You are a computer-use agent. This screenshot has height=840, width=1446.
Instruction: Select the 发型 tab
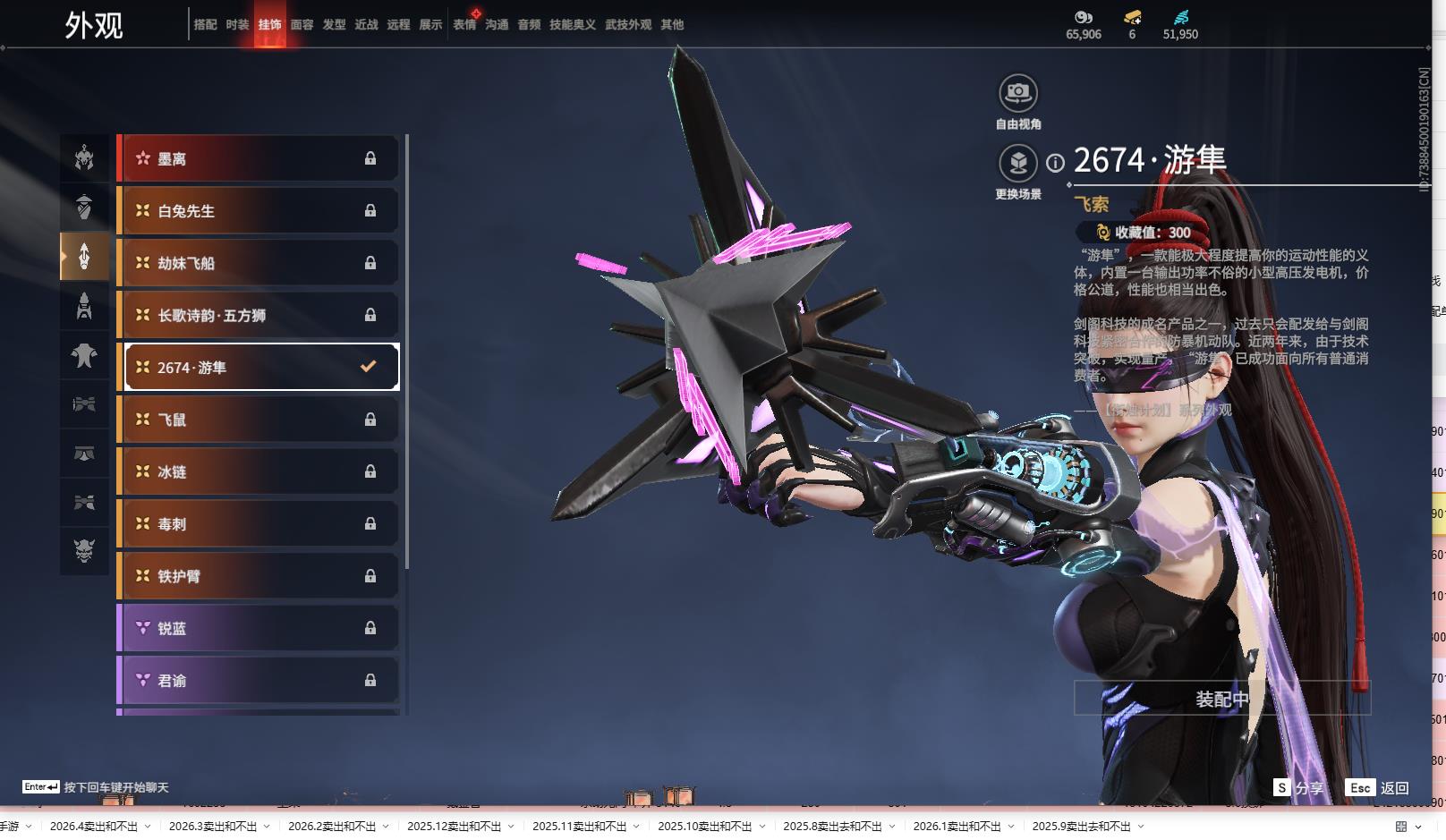334,25
